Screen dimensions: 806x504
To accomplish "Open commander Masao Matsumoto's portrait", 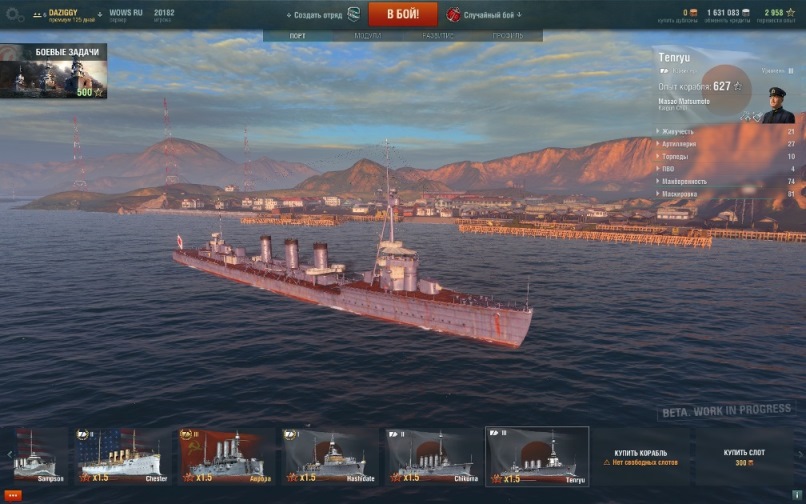I will point(776,104).
